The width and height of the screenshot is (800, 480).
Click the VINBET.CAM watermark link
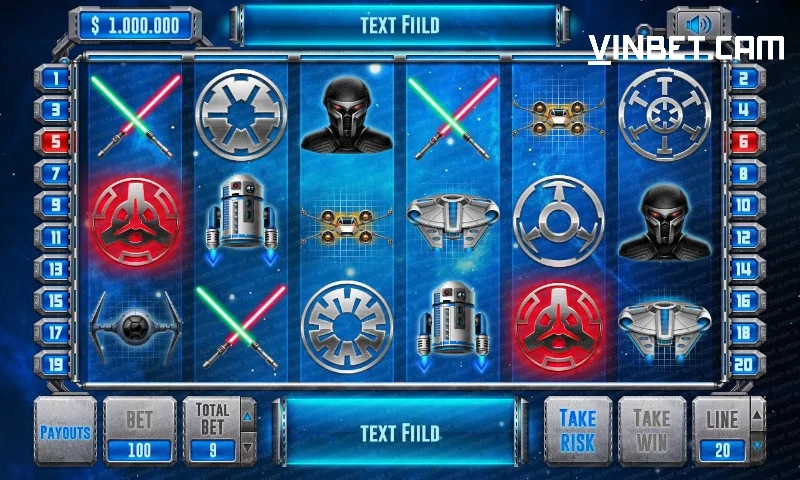click(685, 49)
